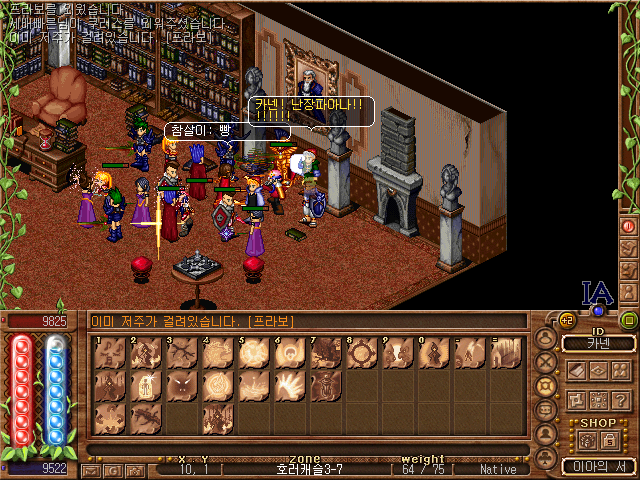
Task: Select the glowing orb skill in slot 6
Action: pyautogui.click(x=290, y=352)
